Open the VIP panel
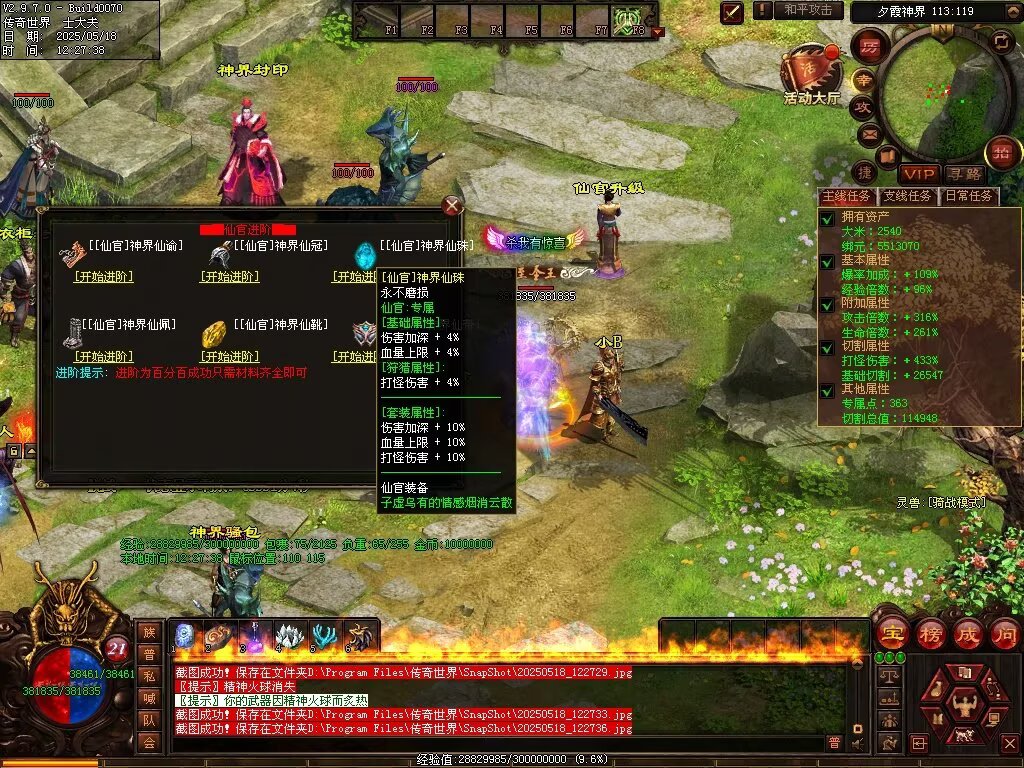The height and width of the screenshot is (768, 1024). point(919,174)
